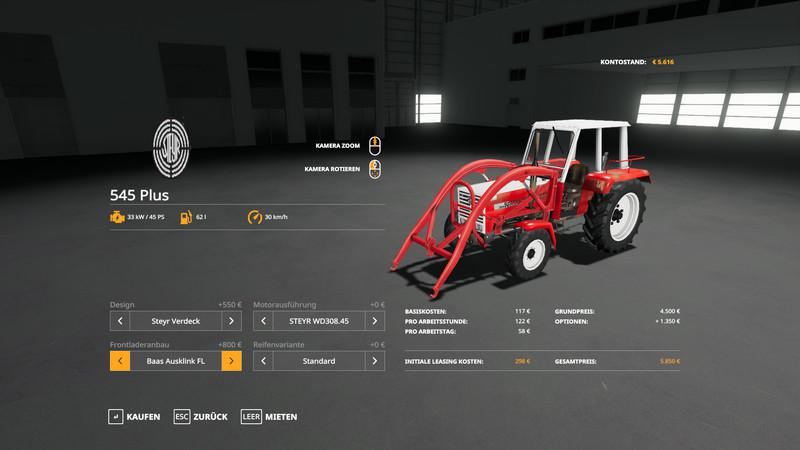Select previous Design option
Viewport: 800px width, 450px height.
(119, 321)
